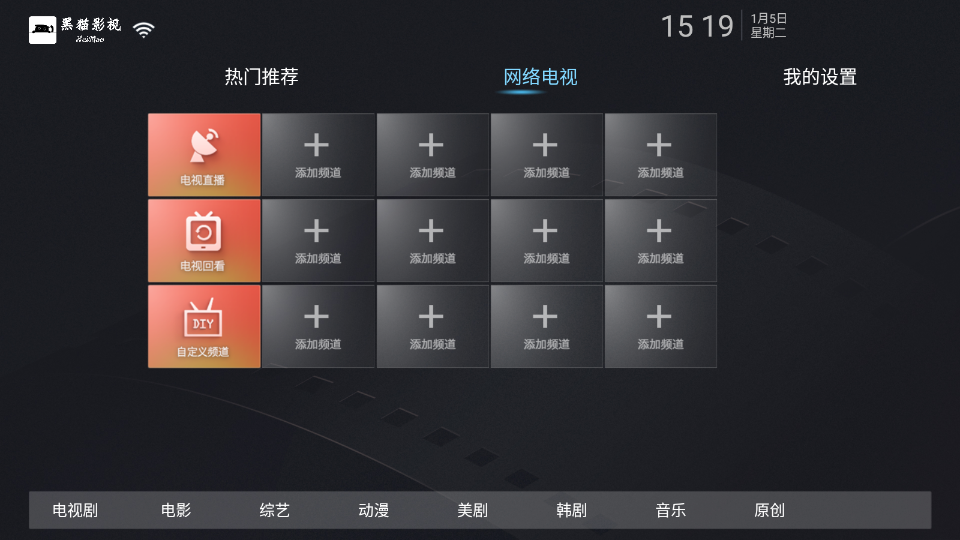Switch to the 热门推荐 tab

pyautogui.click(x=261, y=77)
